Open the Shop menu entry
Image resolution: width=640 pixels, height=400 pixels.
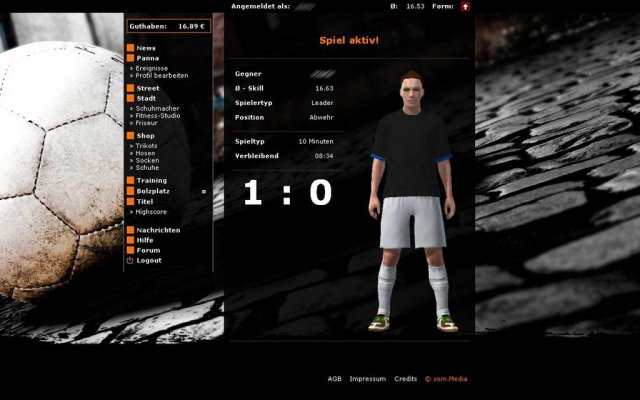pos(146,135)
